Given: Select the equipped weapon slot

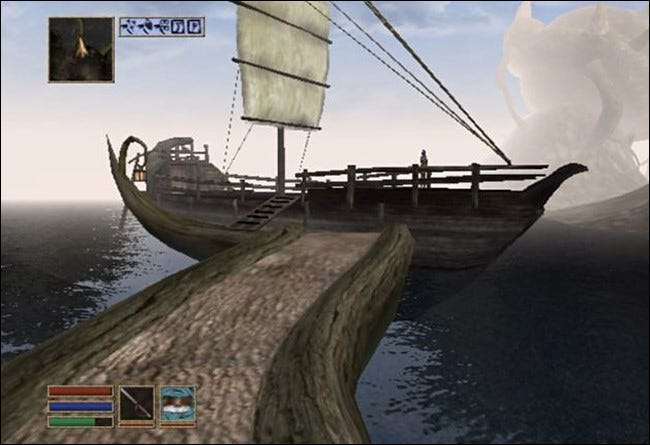Looking at the screenshot, I should point(137,406).
